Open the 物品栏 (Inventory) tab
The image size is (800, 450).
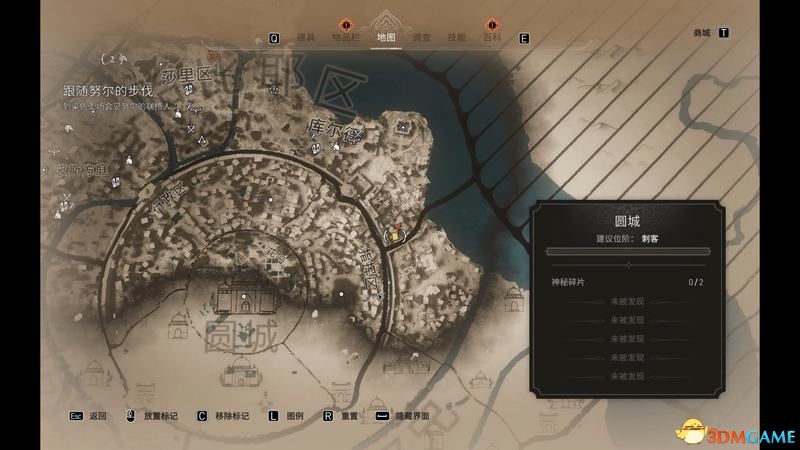click(346, 37)
